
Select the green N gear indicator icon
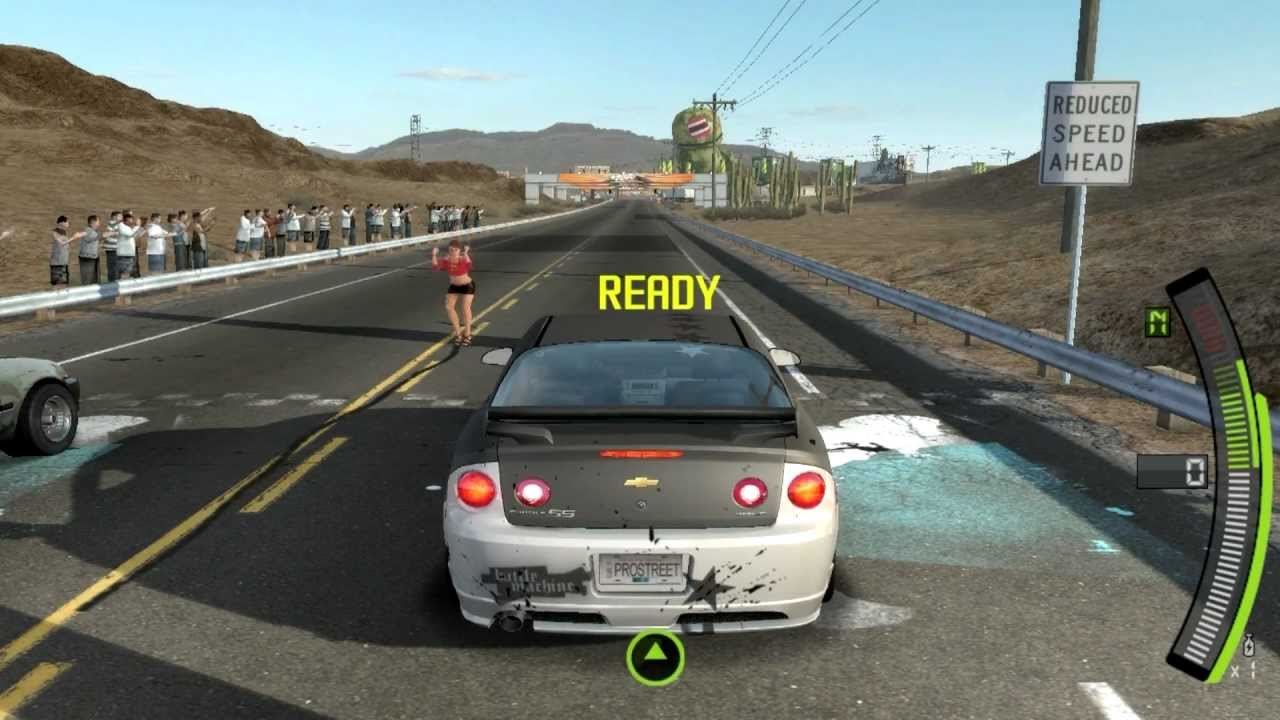click(1158, 323)
